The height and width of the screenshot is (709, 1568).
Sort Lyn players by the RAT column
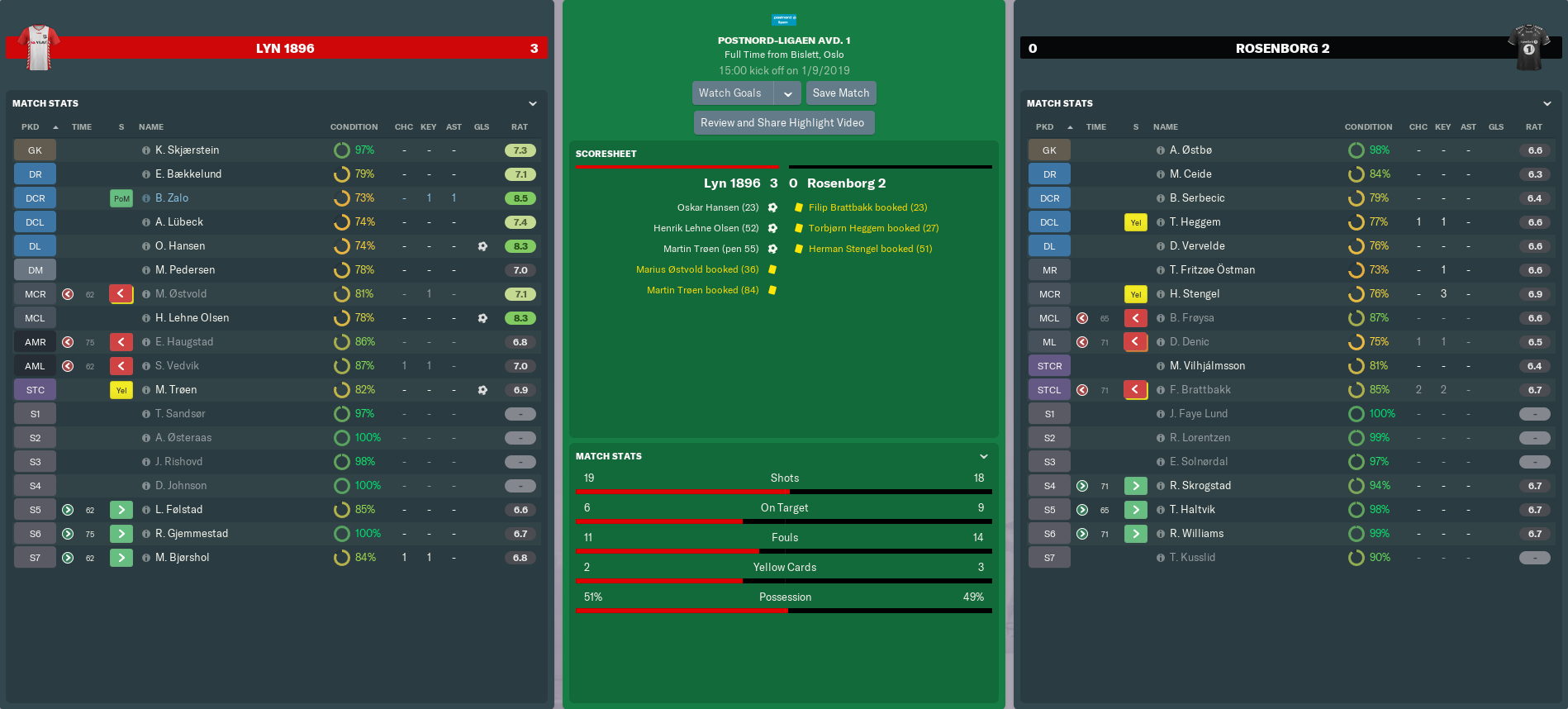point(520,127)
